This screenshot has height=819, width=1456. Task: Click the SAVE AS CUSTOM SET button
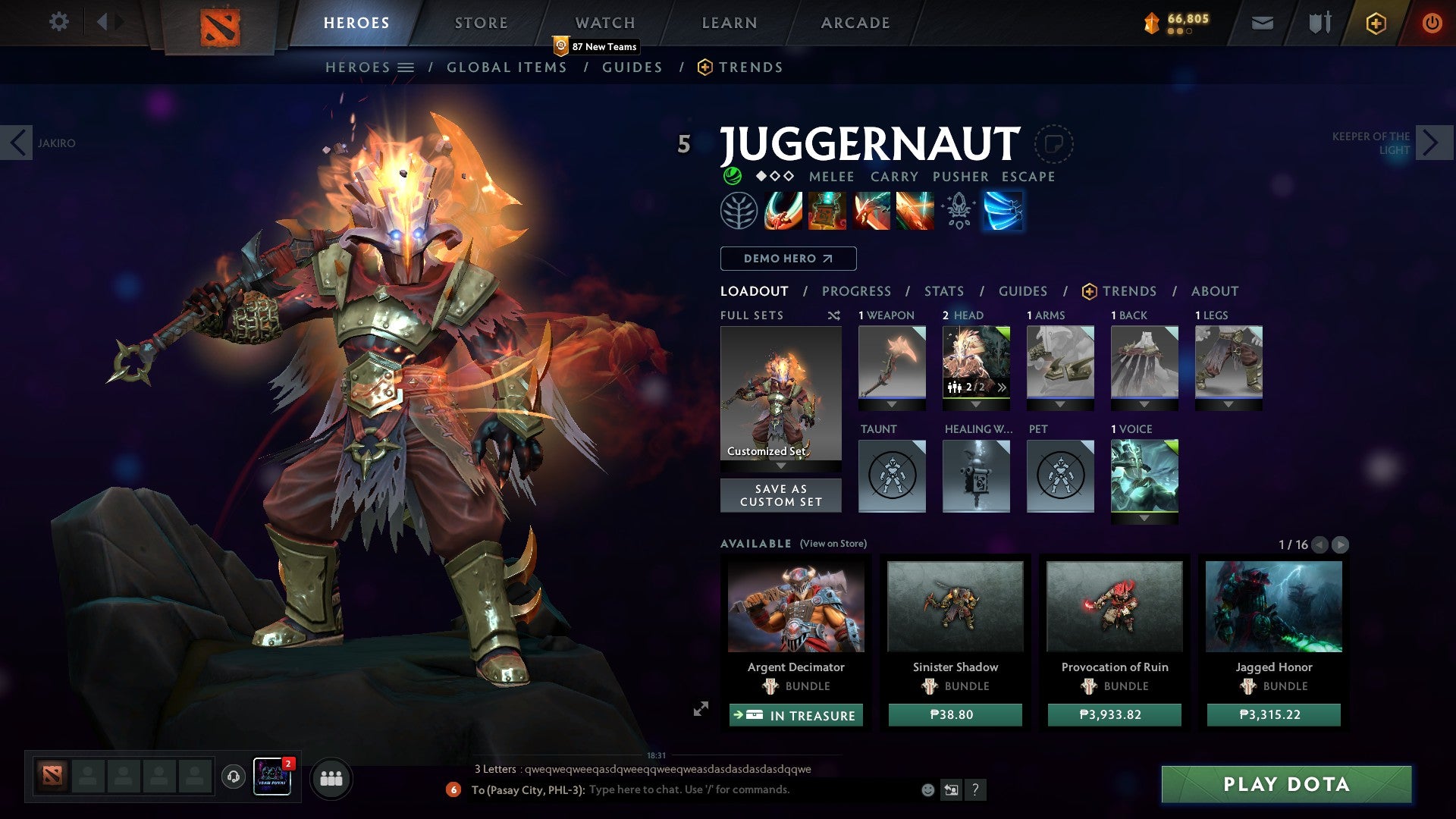(780, 495)
